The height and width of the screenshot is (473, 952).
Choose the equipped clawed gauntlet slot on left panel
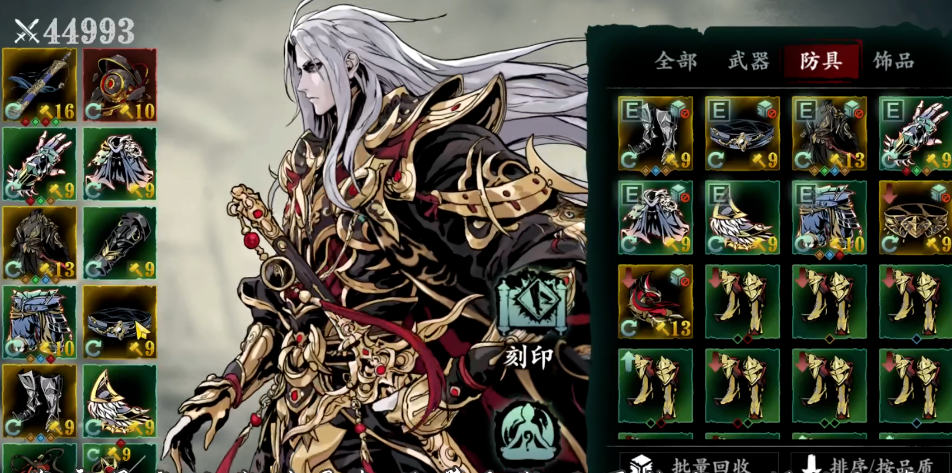pos(39,163)
